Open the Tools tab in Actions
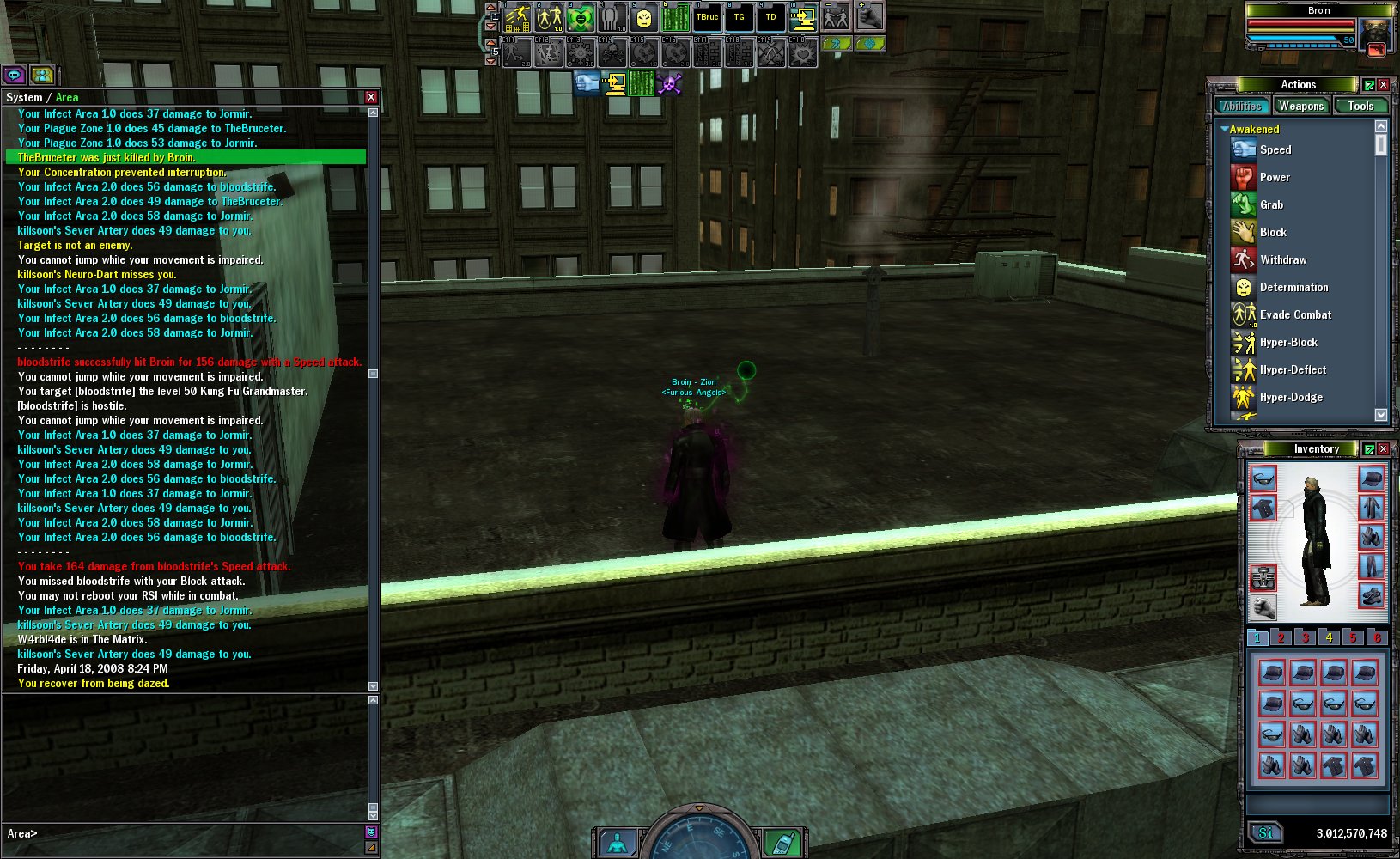 pos(1360,106)
